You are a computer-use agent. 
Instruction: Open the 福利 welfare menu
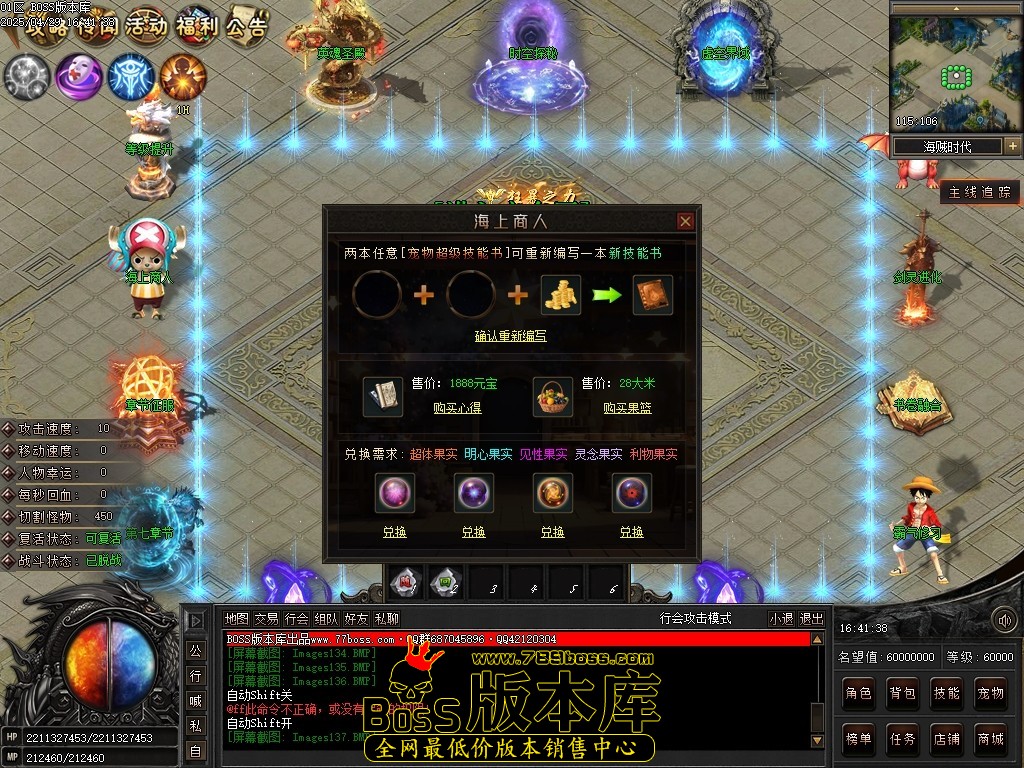[x=196, y=25]
